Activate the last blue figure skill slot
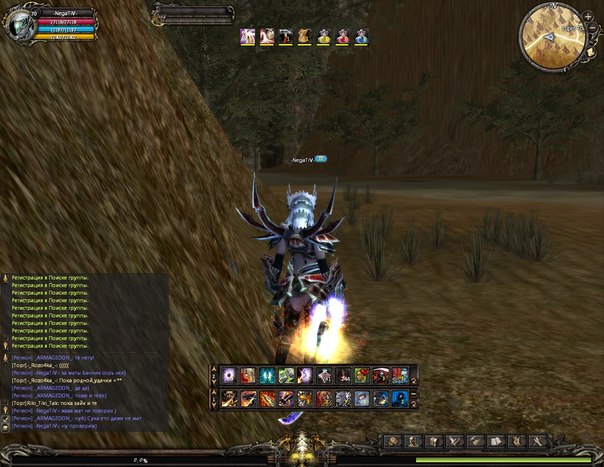604x467 pixels. point(400,398)
